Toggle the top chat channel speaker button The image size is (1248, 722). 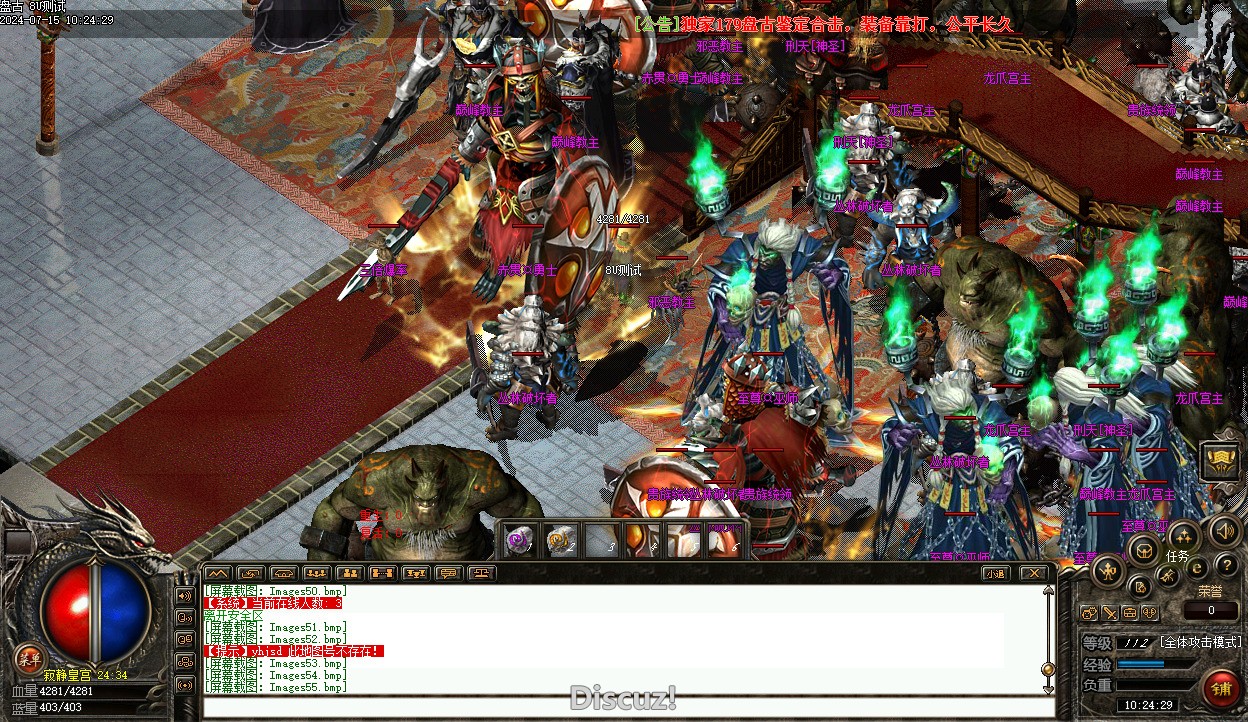tap(185, 595)
